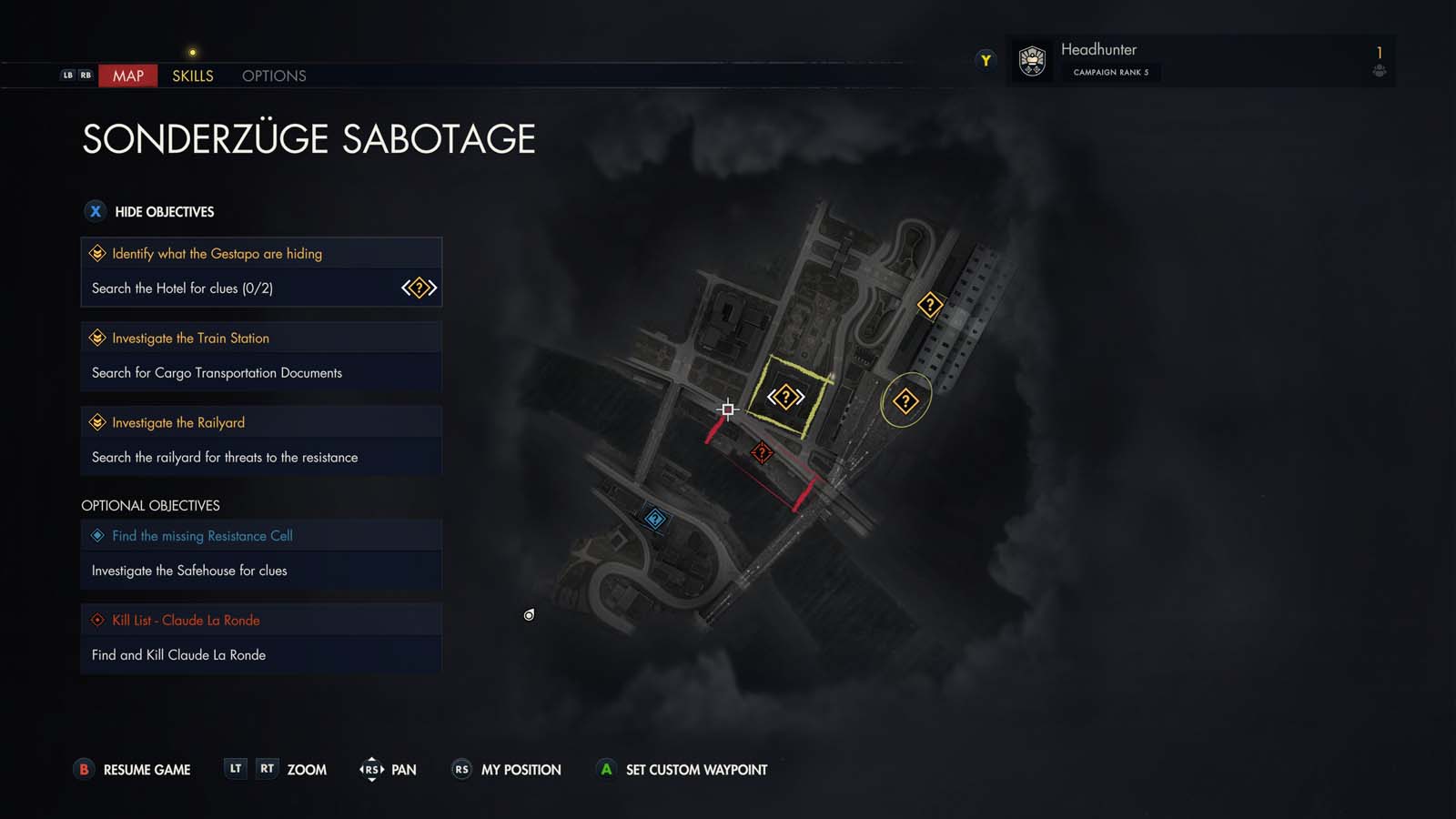Select the MAP tab

click(x=127, y=76)
